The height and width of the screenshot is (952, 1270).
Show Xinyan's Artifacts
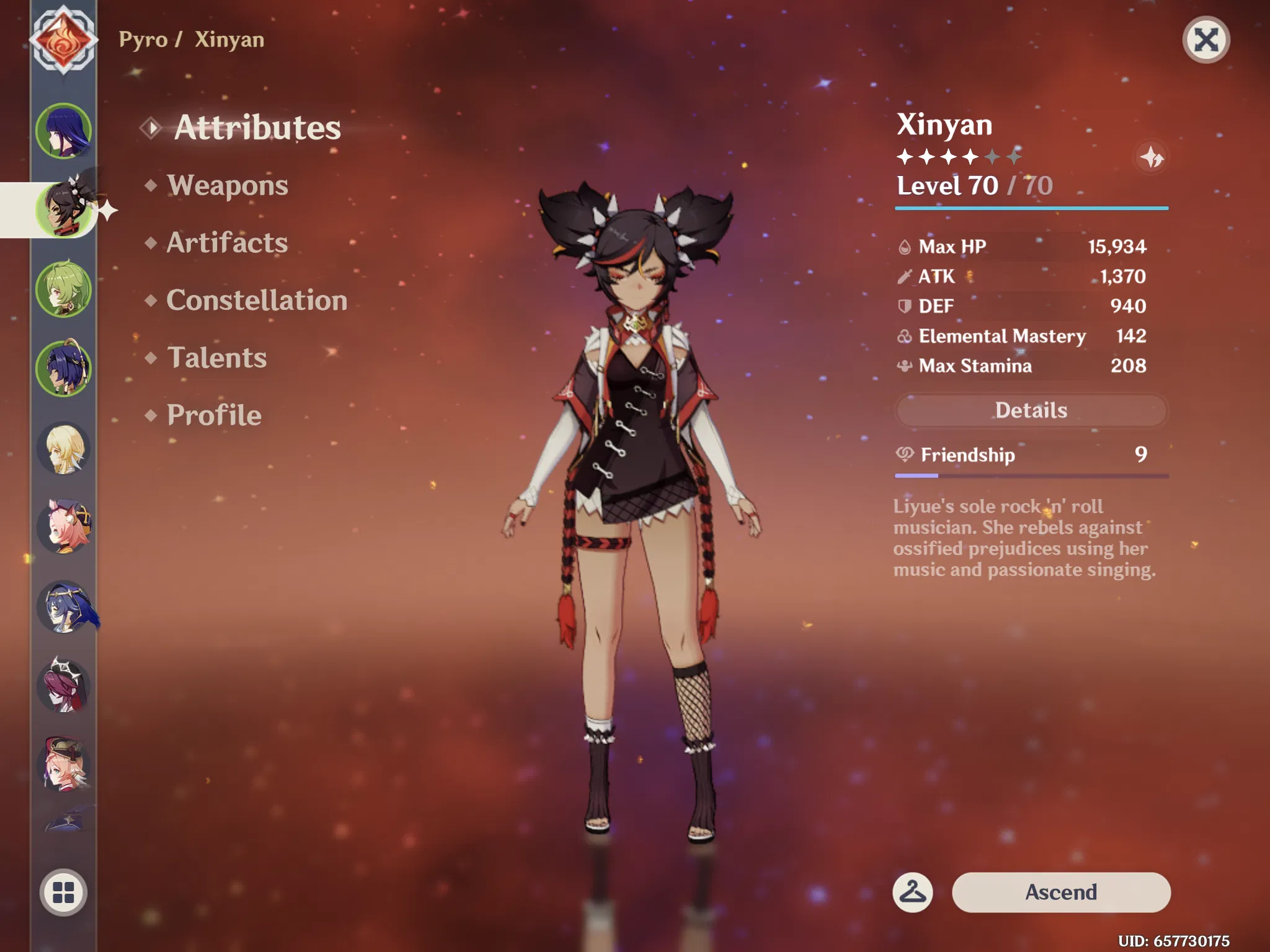(227, 242)
